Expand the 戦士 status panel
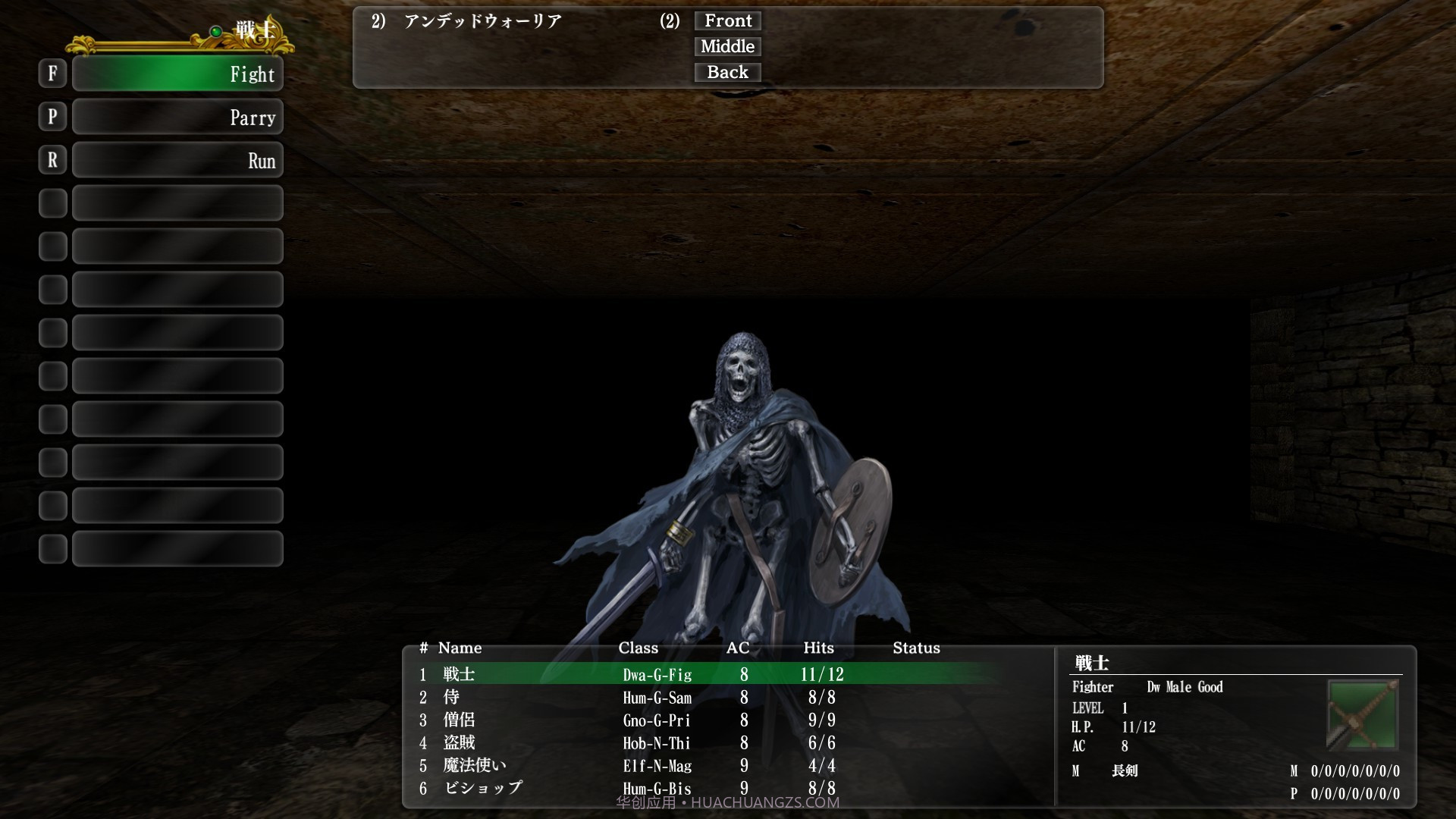The width and height of the screenshot is (1456, 819). coord(1092,661)
